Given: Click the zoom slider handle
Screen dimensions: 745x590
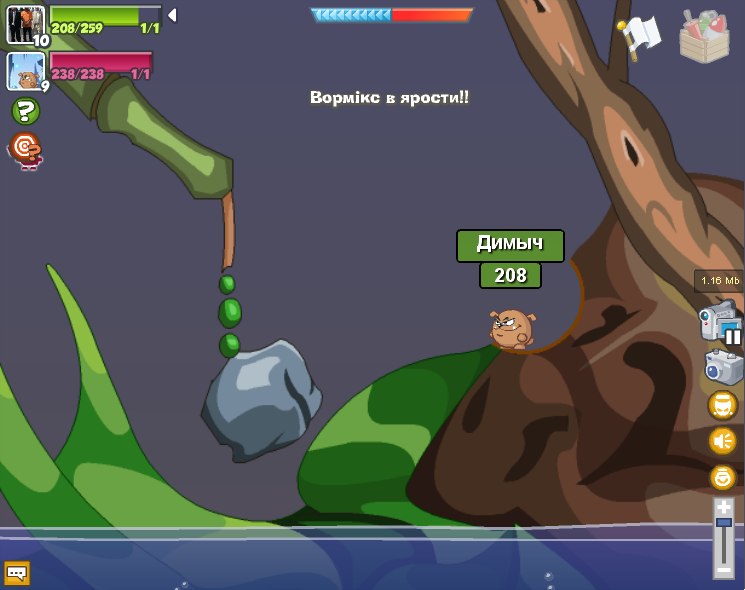Looking at the screenshot, I should click(723, 523).
